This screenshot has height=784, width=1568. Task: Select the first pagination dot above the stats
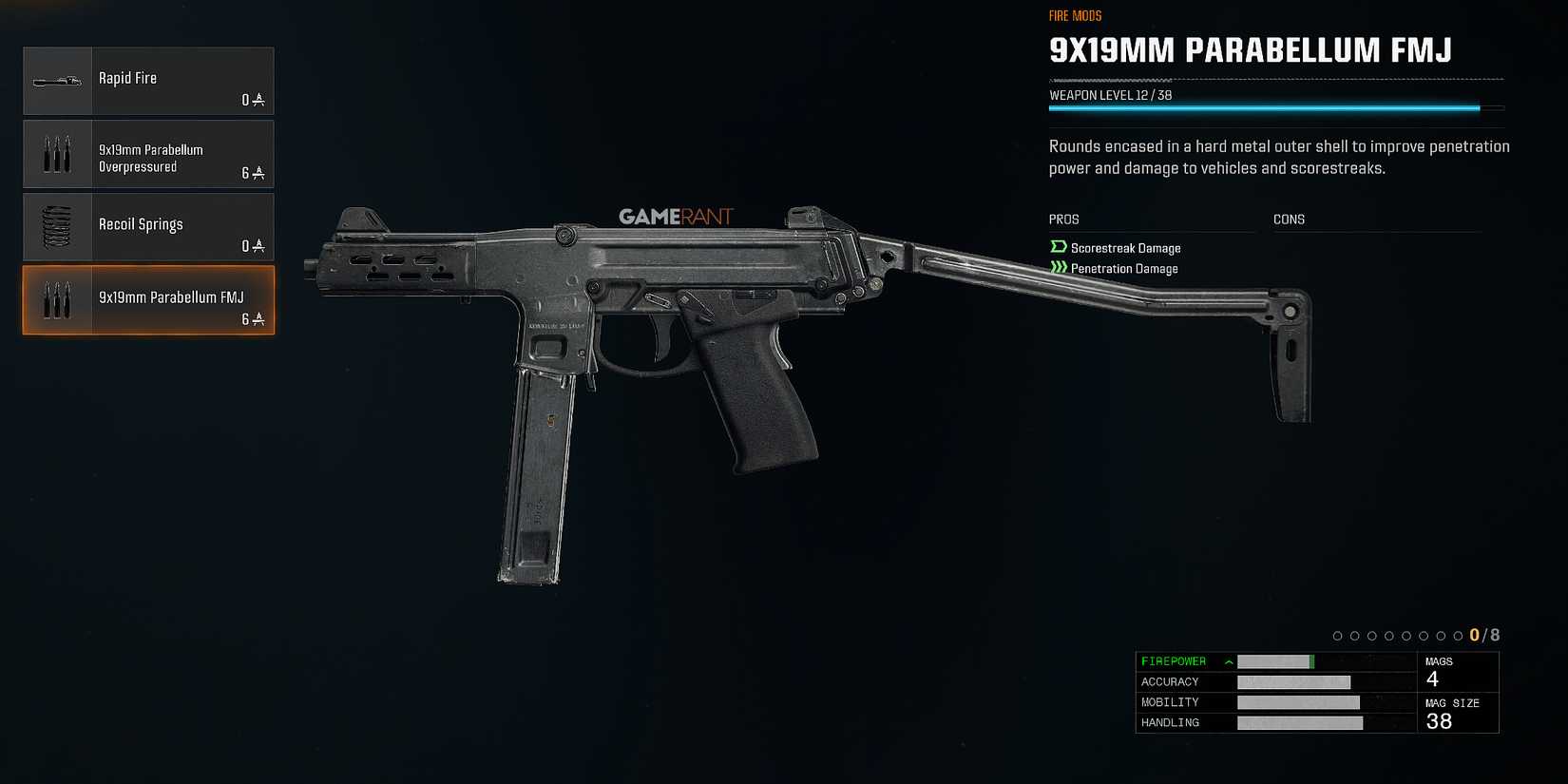(x=1338, y=636)
